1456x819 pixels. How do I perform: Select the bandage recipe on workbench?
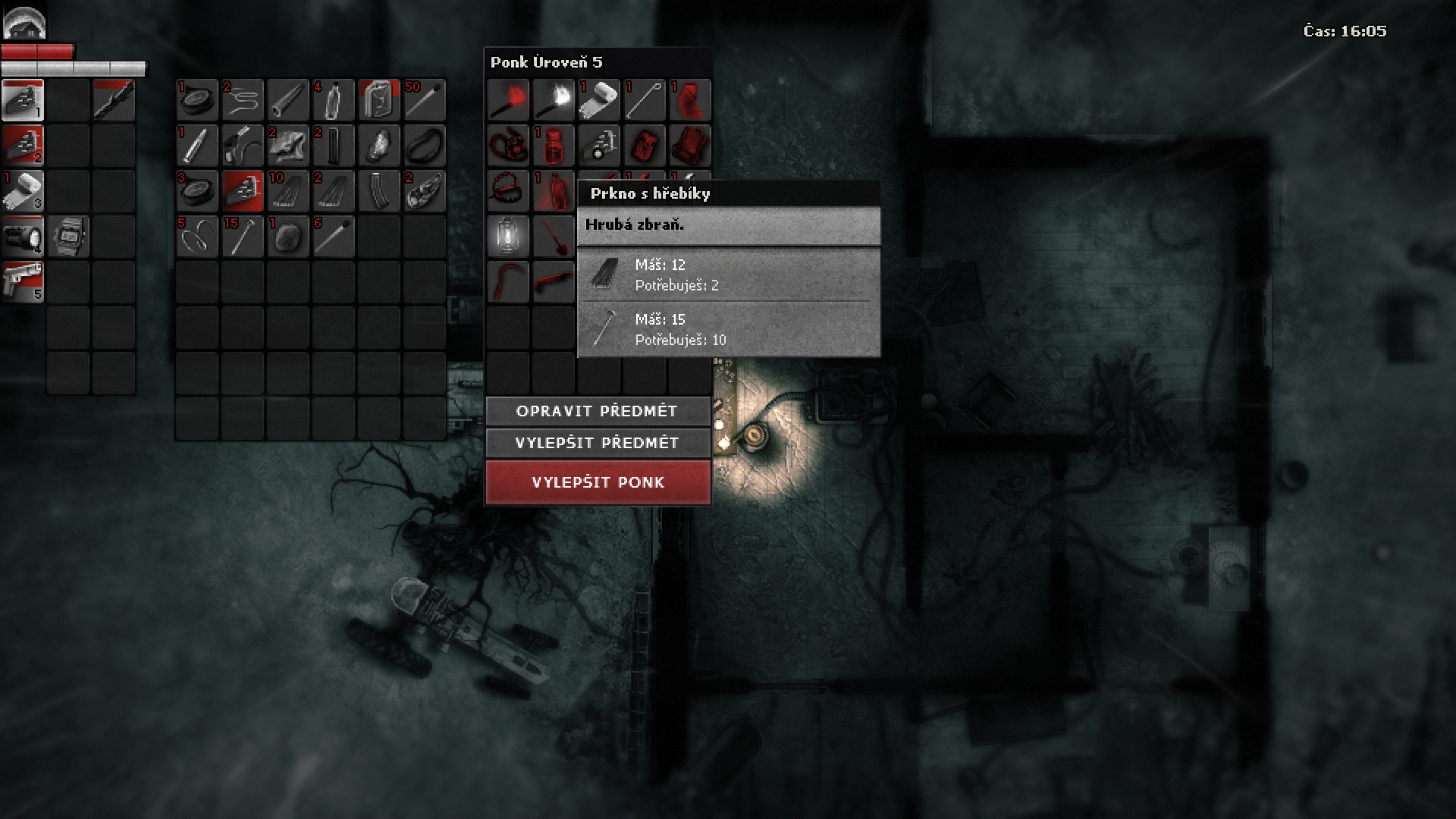point(599,100)
